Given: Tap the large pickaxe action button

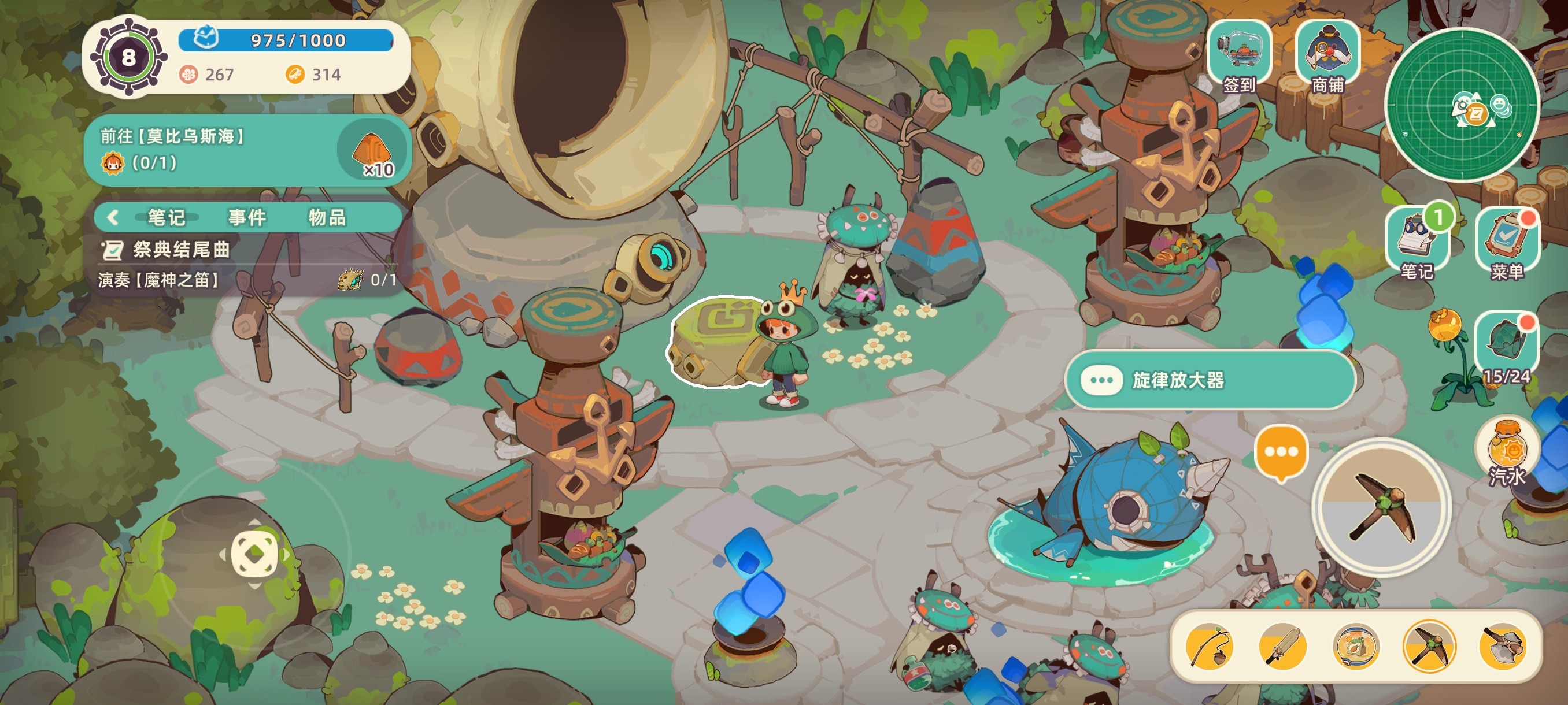Looking at the screenshot, I should click(x=1382, y=507).
